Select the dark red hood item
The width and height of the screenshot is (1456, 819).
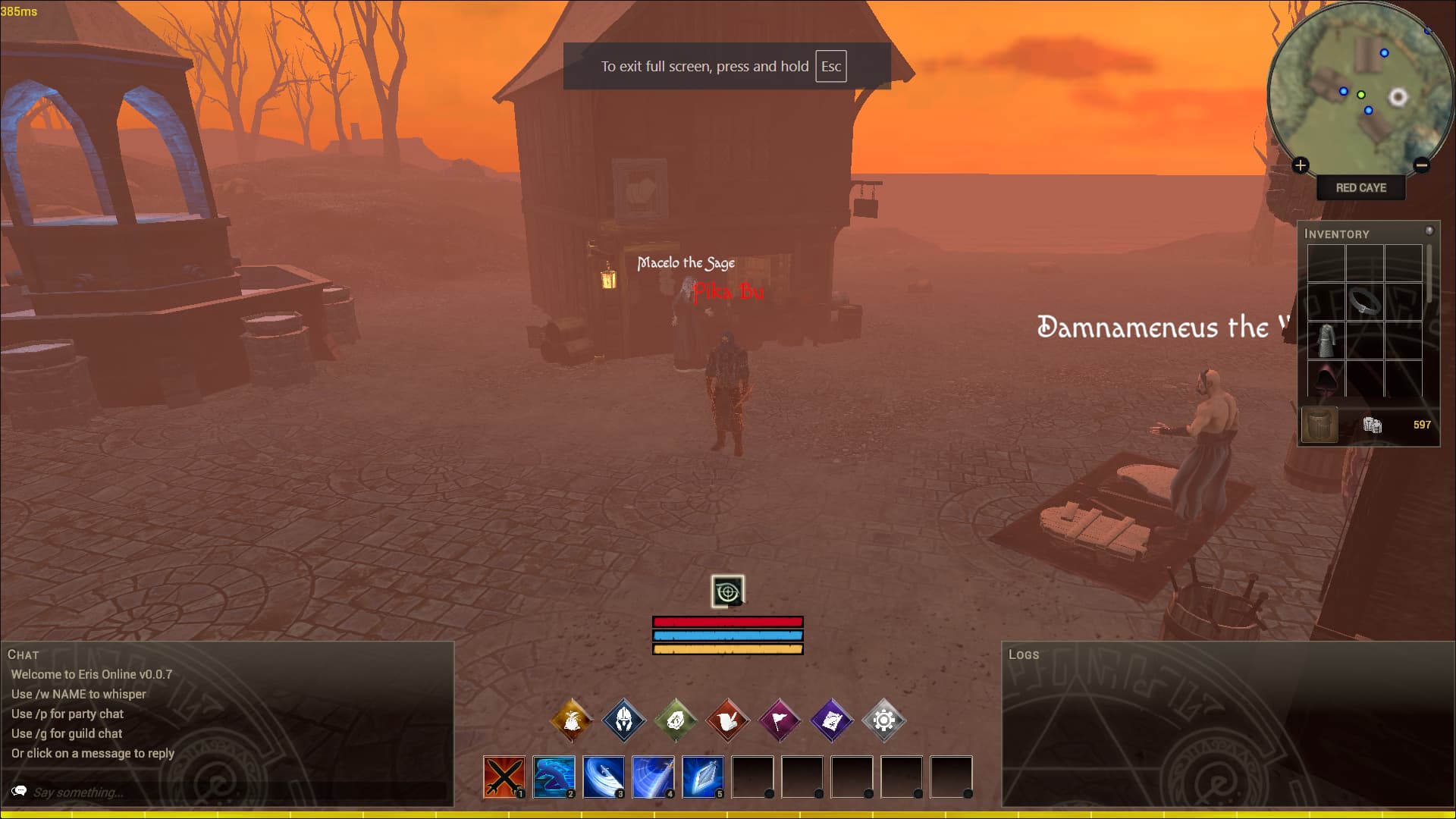pyautogui.click(x=1326, y=378)
